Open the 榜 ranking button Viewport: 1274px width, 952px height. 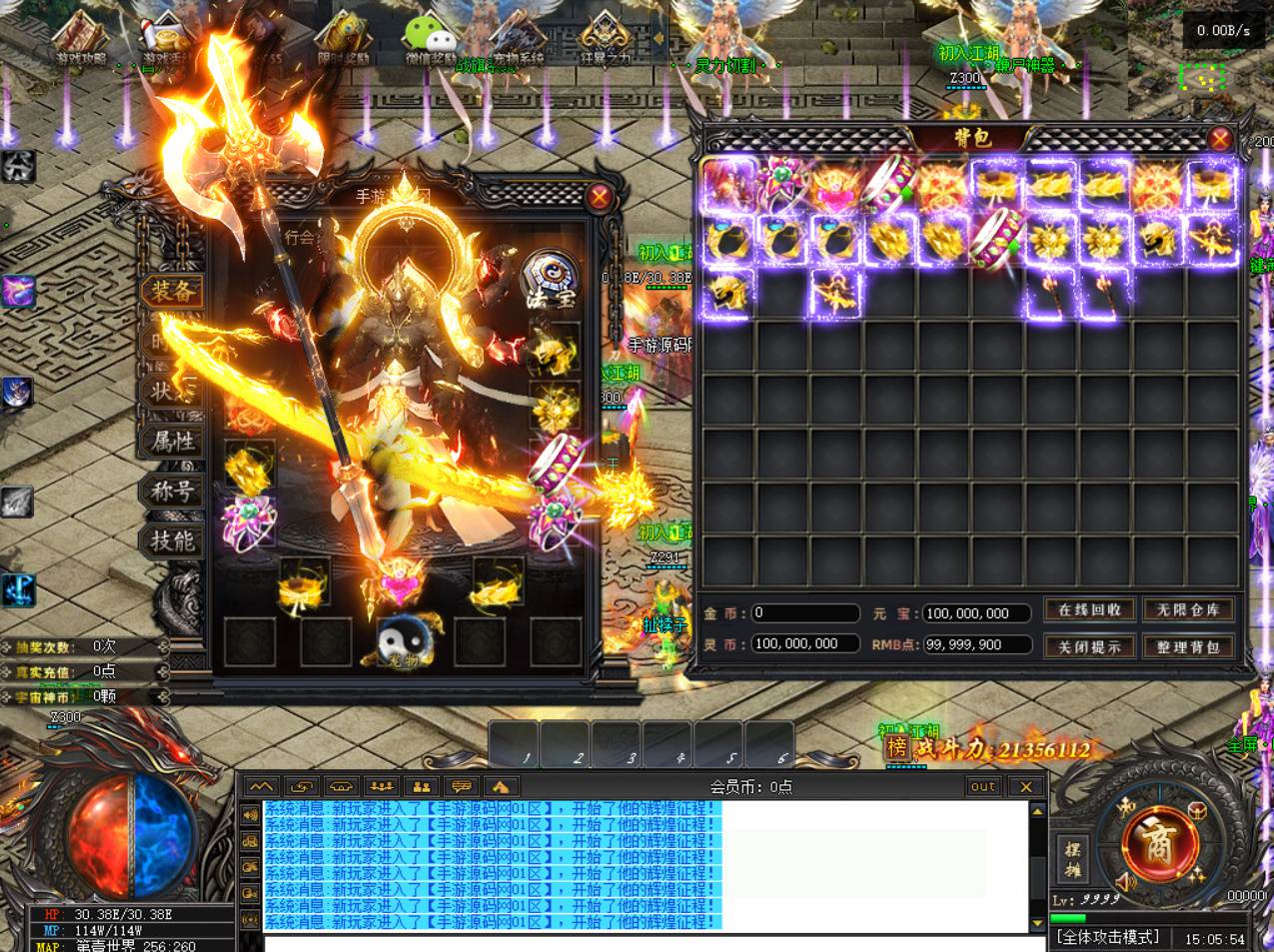(897, 747)
